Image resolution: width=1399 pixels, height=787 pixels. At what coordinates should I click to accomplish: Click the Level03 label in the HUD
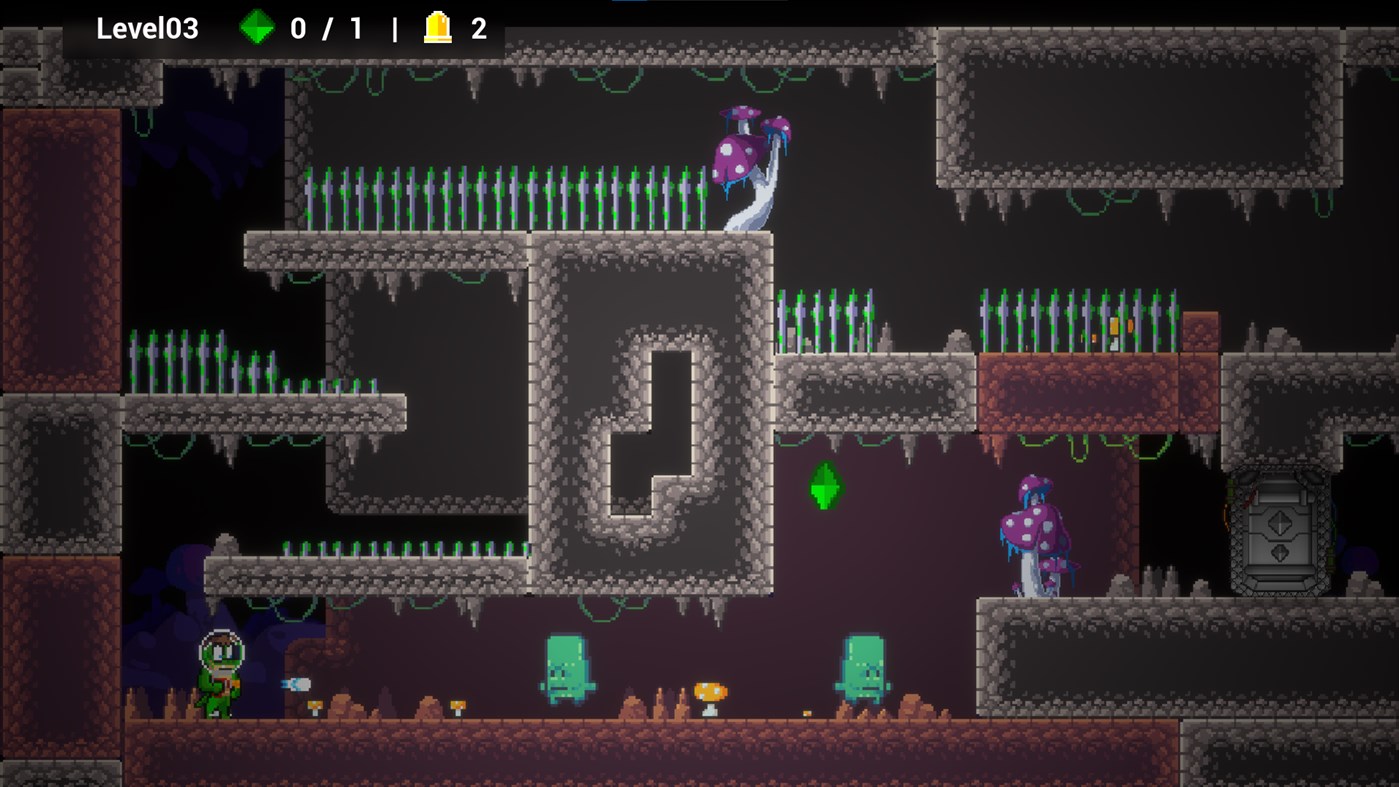tap(147, 28)
